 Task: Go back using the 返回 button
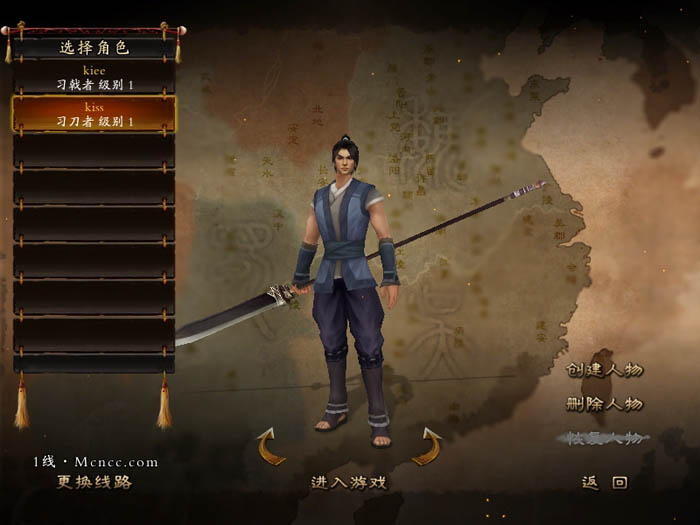tap(605, 482)
